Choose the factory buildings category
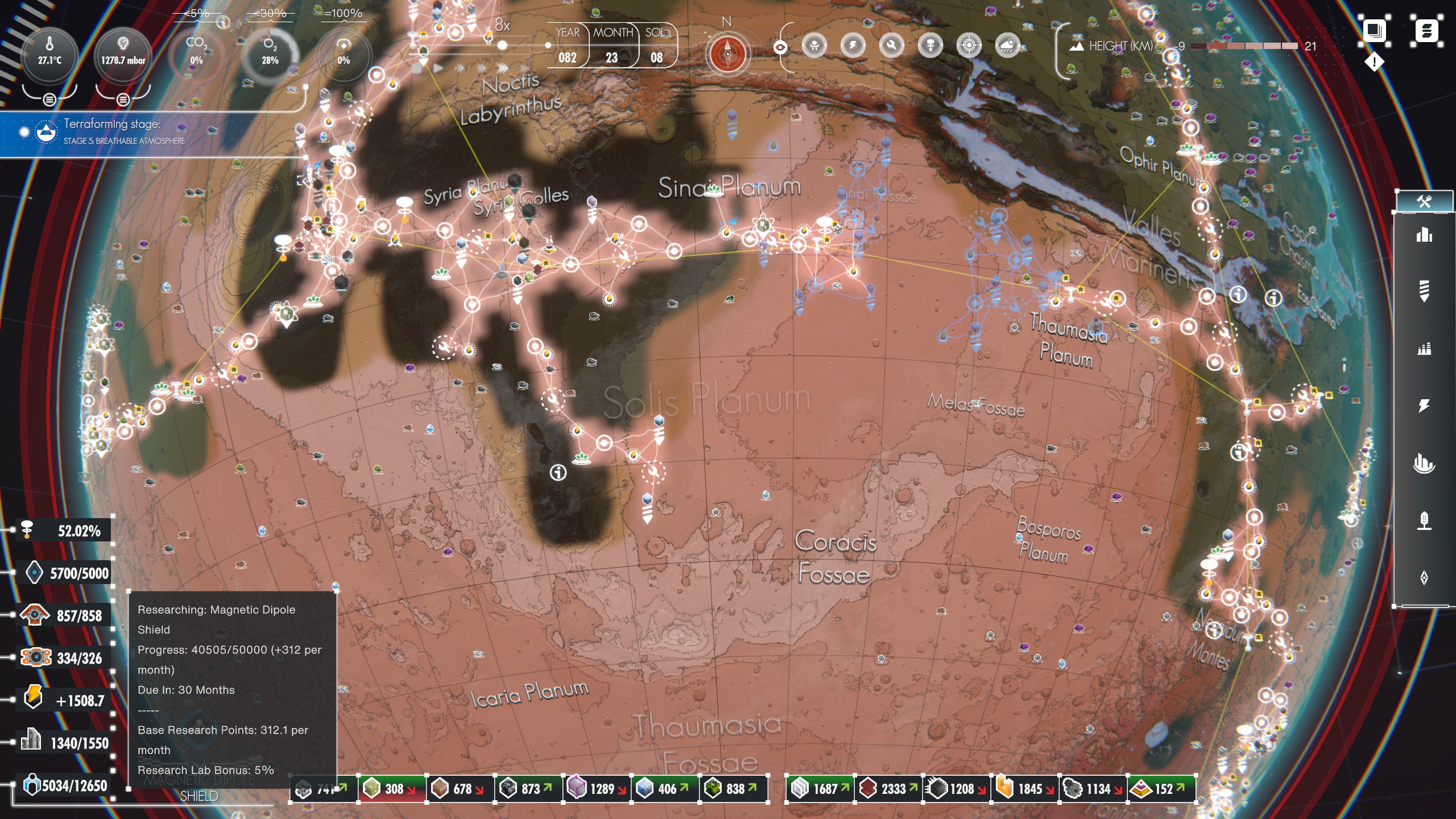This screenshot has height=819, width=1456. coord(1424,348)
